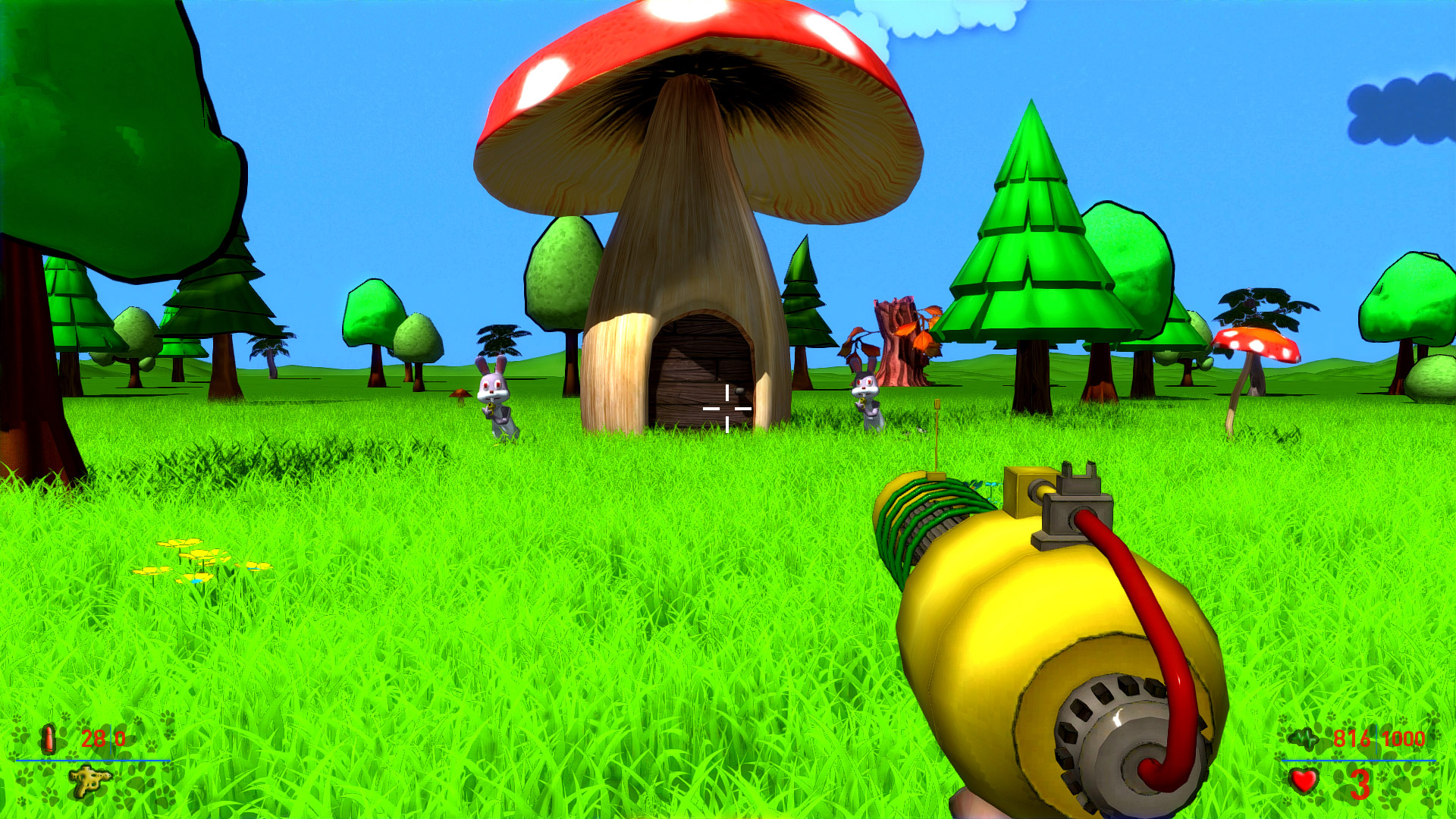Click the lives counter showing 3
Screen dimensions: 1456x819
1360,785
